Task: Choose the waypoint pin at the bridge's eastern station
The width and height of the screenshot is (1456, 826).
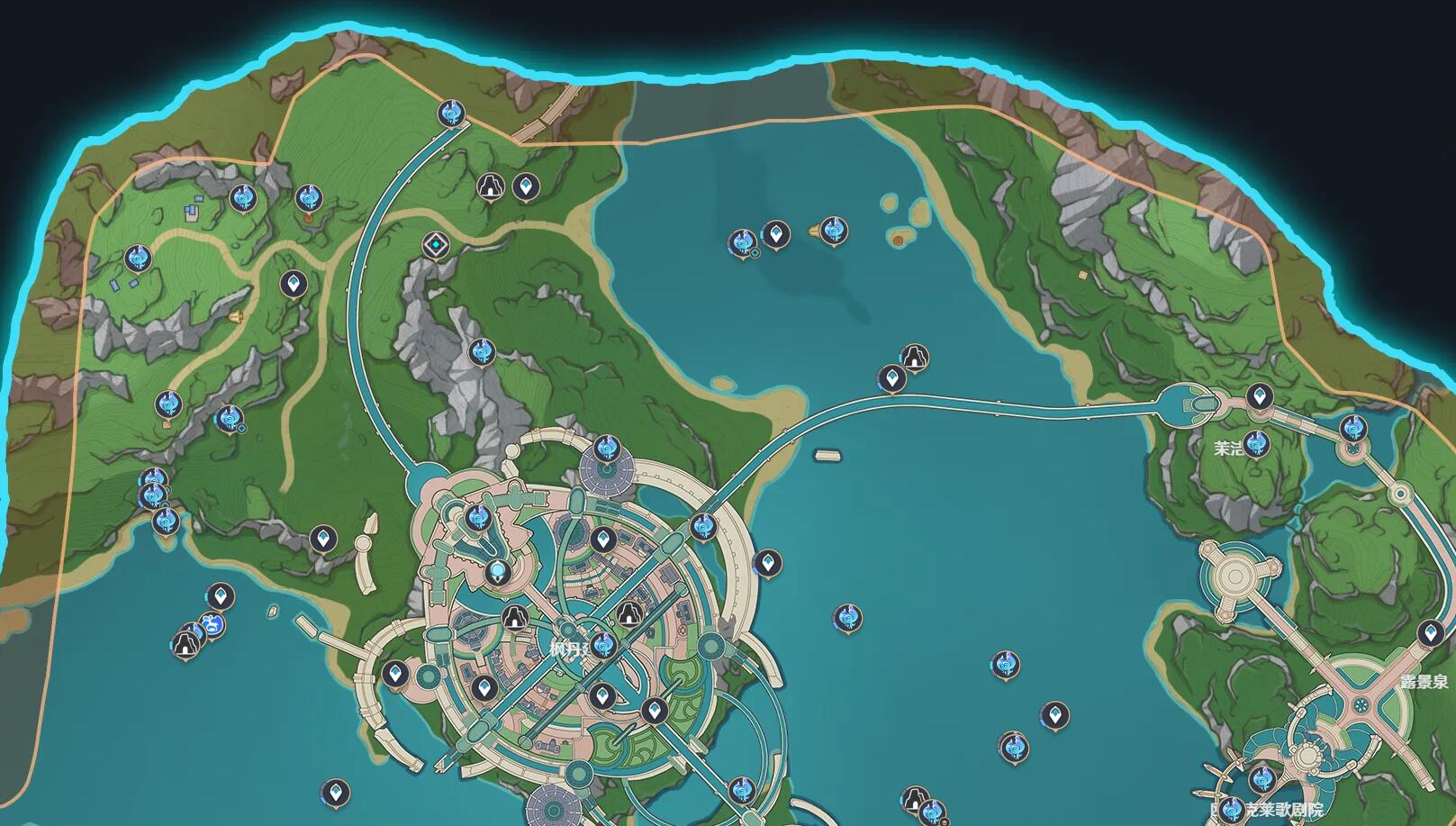Action: pos(1260,395)
